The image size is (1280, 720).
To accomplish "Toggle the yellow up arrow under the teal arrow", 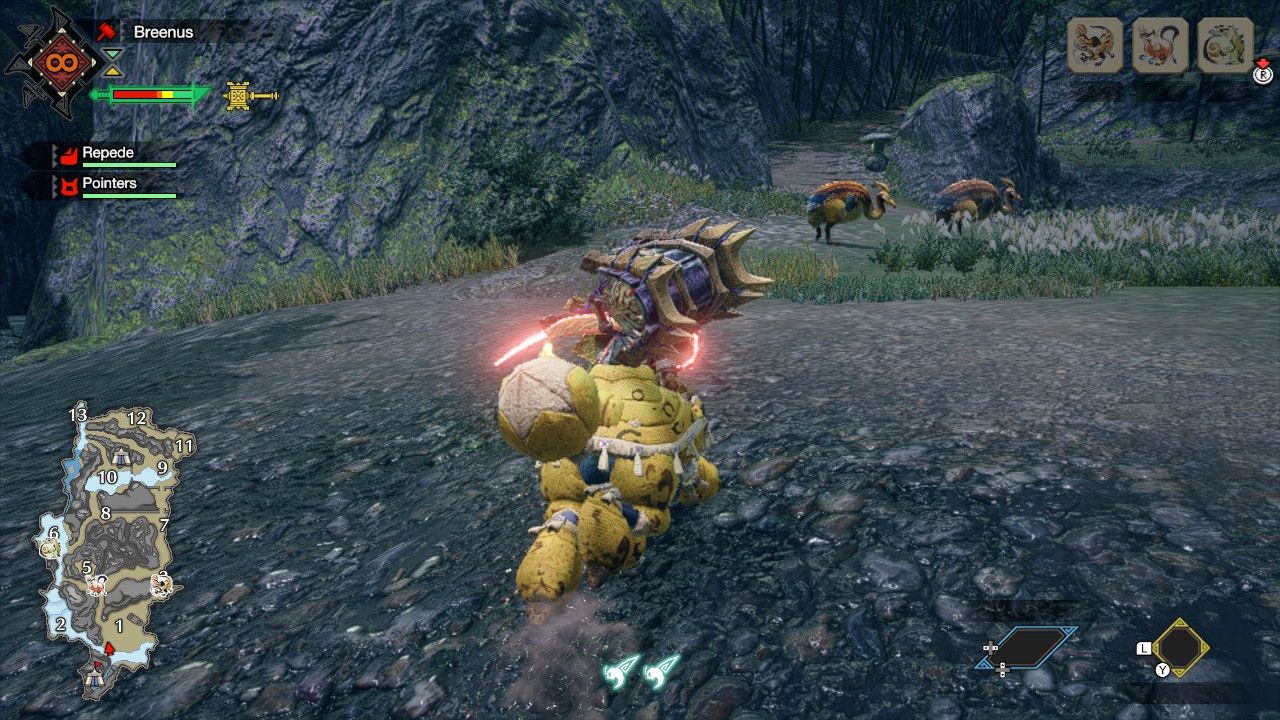I will 114,72.
